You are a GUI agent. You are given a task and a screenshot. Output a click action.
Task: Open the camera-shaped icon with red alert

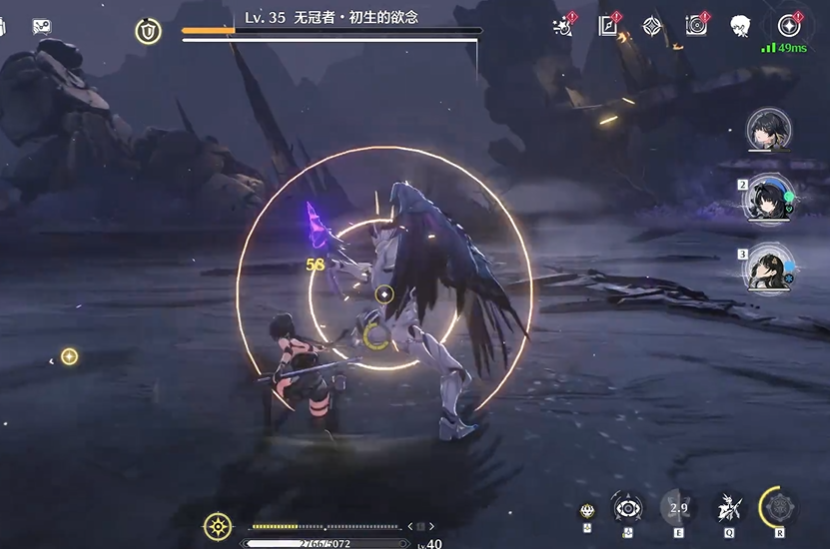696,26
